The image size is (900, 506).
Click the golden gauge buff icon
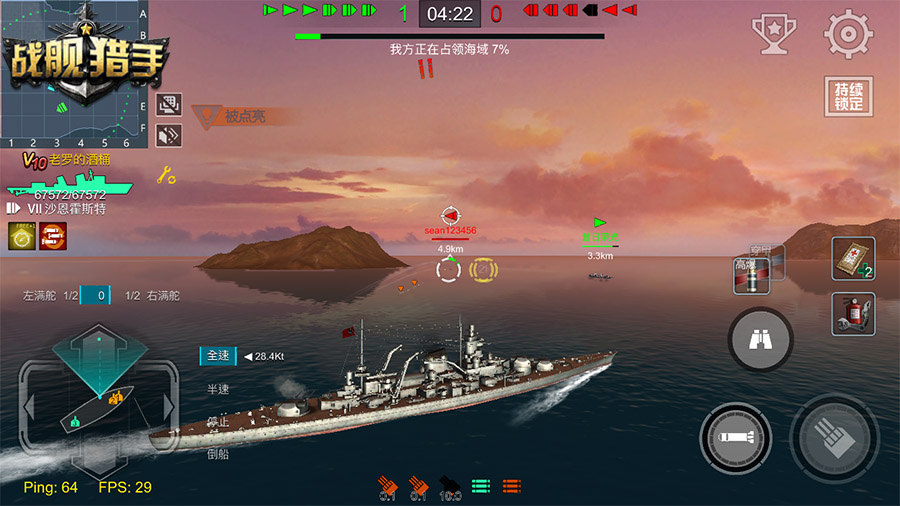tap(22, 236)
